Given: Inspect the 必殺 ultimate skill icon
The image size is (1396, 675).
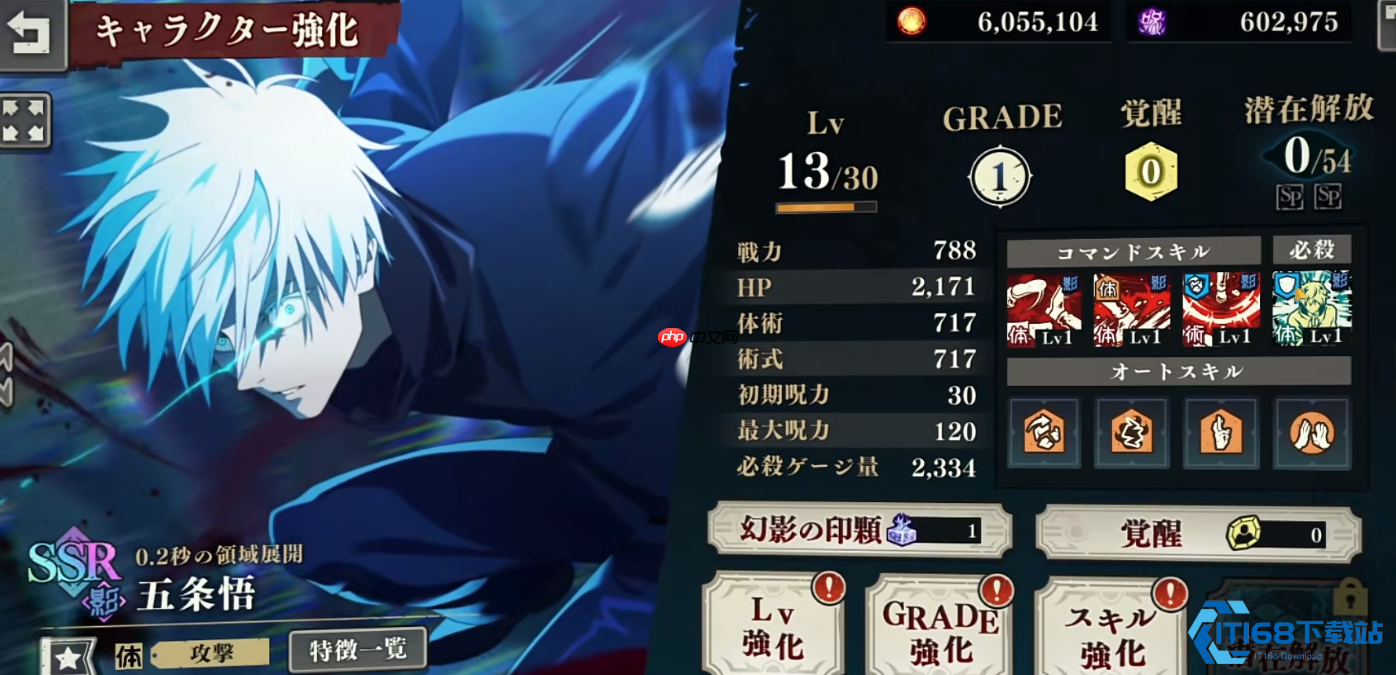Looking at the screenshot, I should (x=1311, y=309).
